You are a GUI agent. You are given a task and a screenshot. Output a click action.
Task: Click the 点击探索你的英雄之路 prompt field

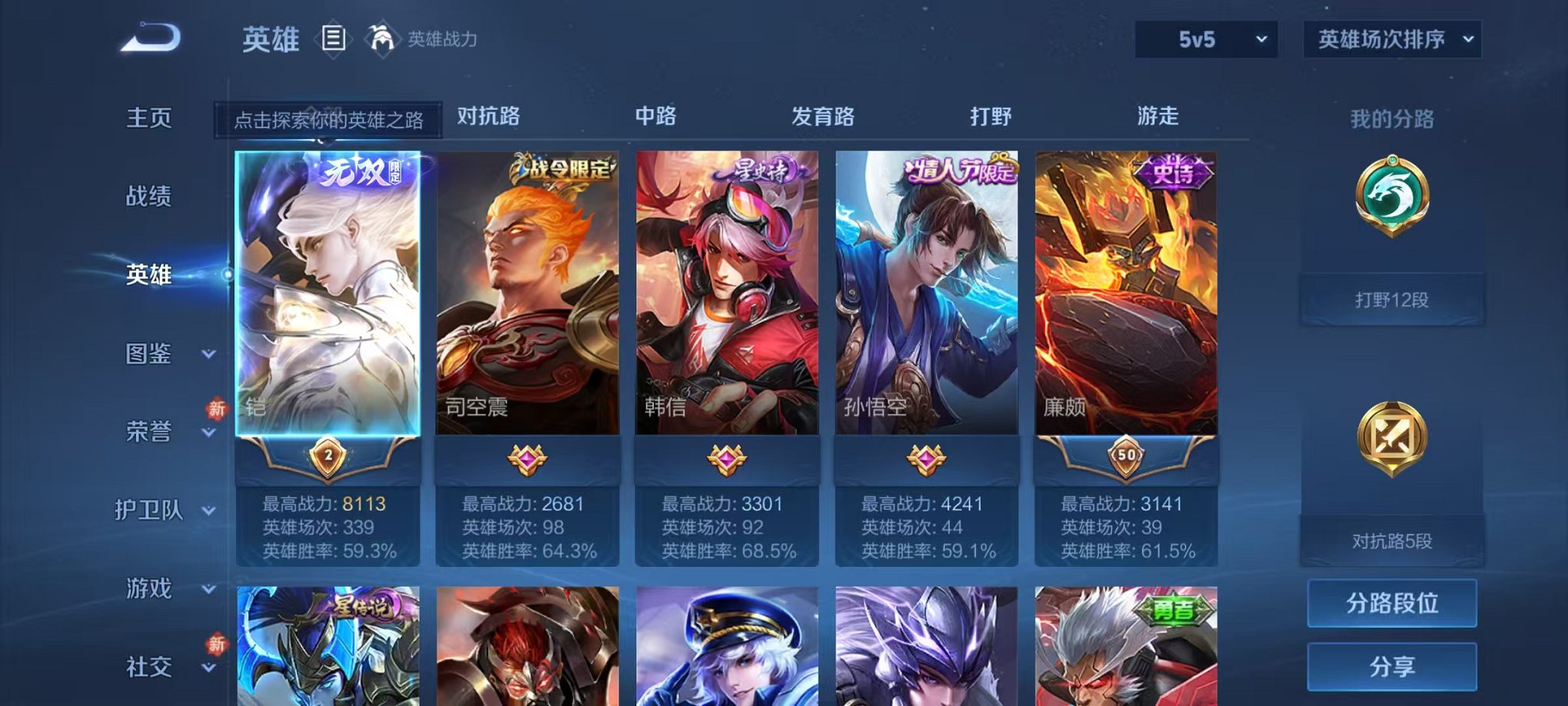329,120
